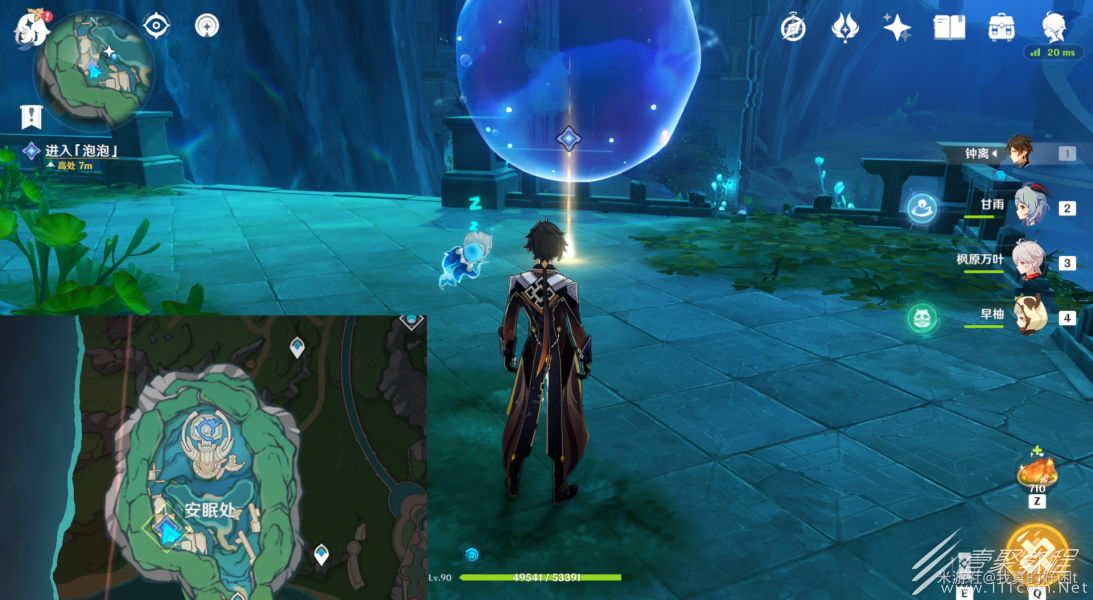Screen dimensions: 1093x600
Task: Open the character screen icon
Action: 1053,27
